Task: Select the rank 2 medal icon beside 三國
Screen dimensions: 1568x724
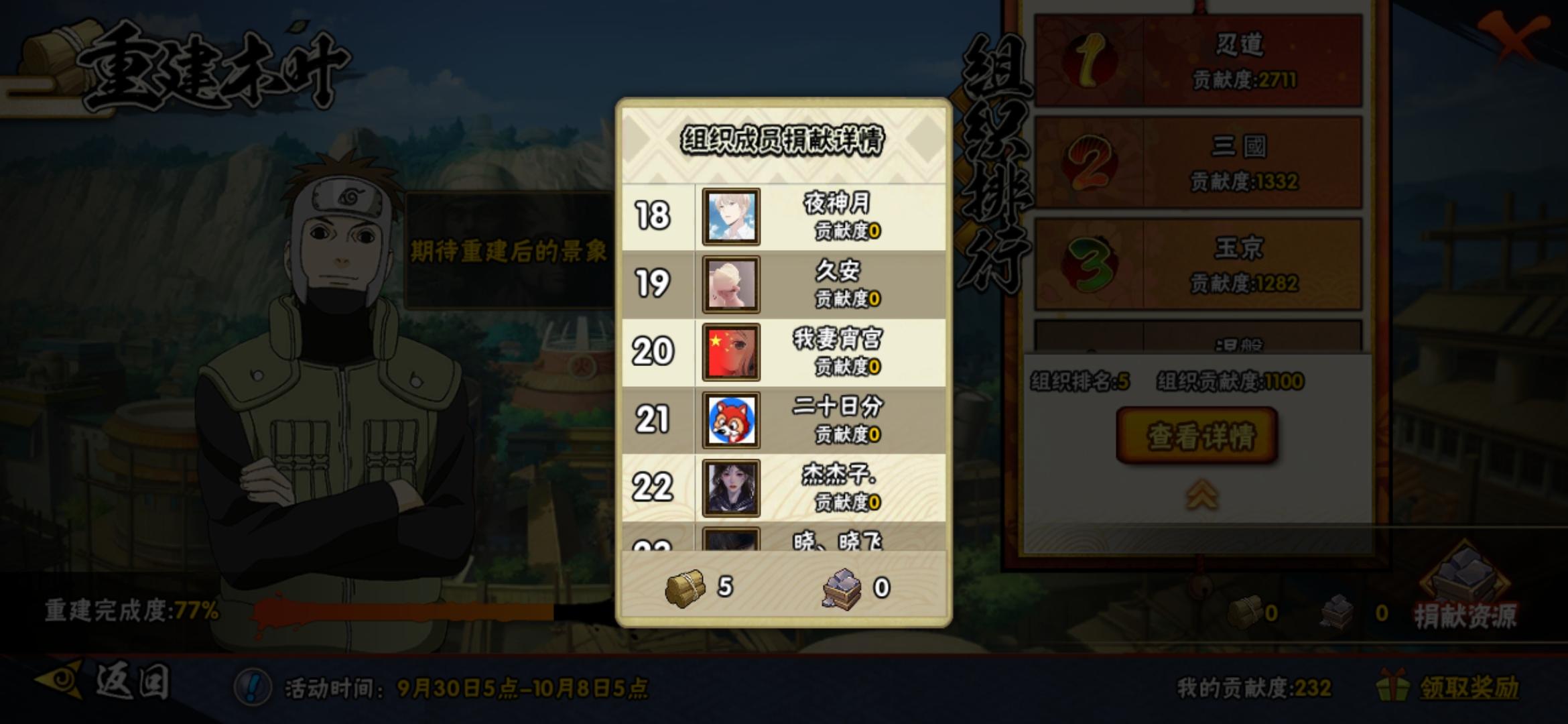Action: click(1091, 163)
